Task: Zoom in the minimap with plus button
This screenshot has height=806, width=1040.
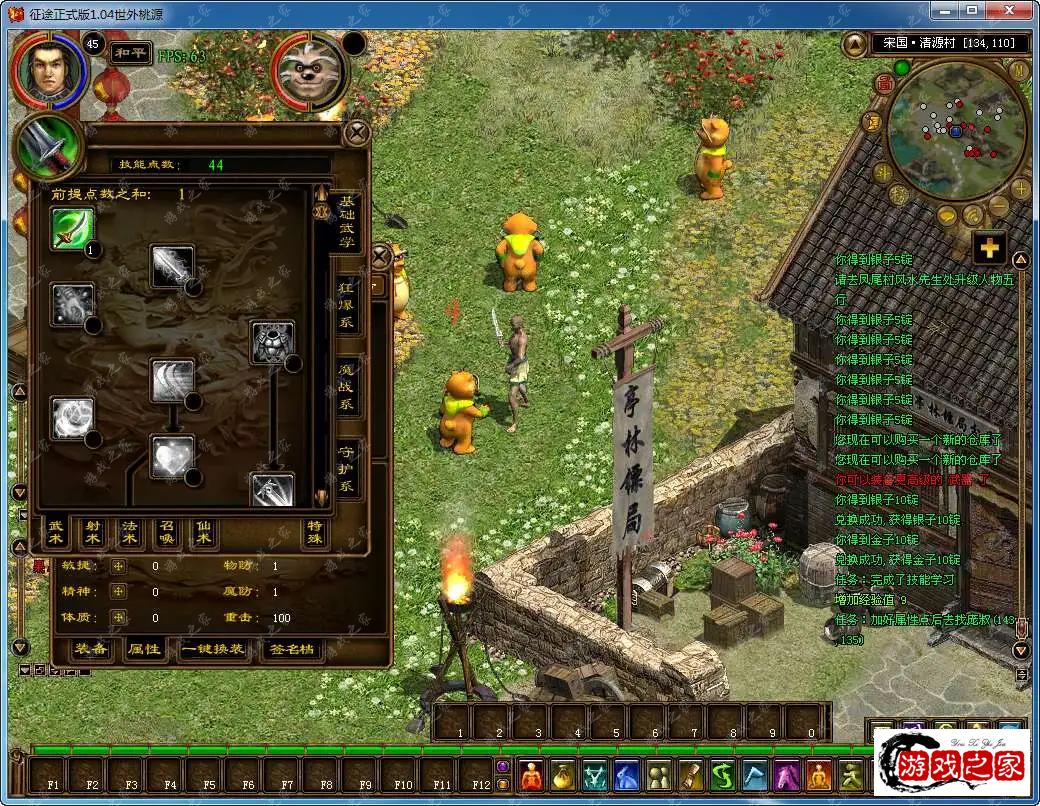Action: pos(1020,189)
